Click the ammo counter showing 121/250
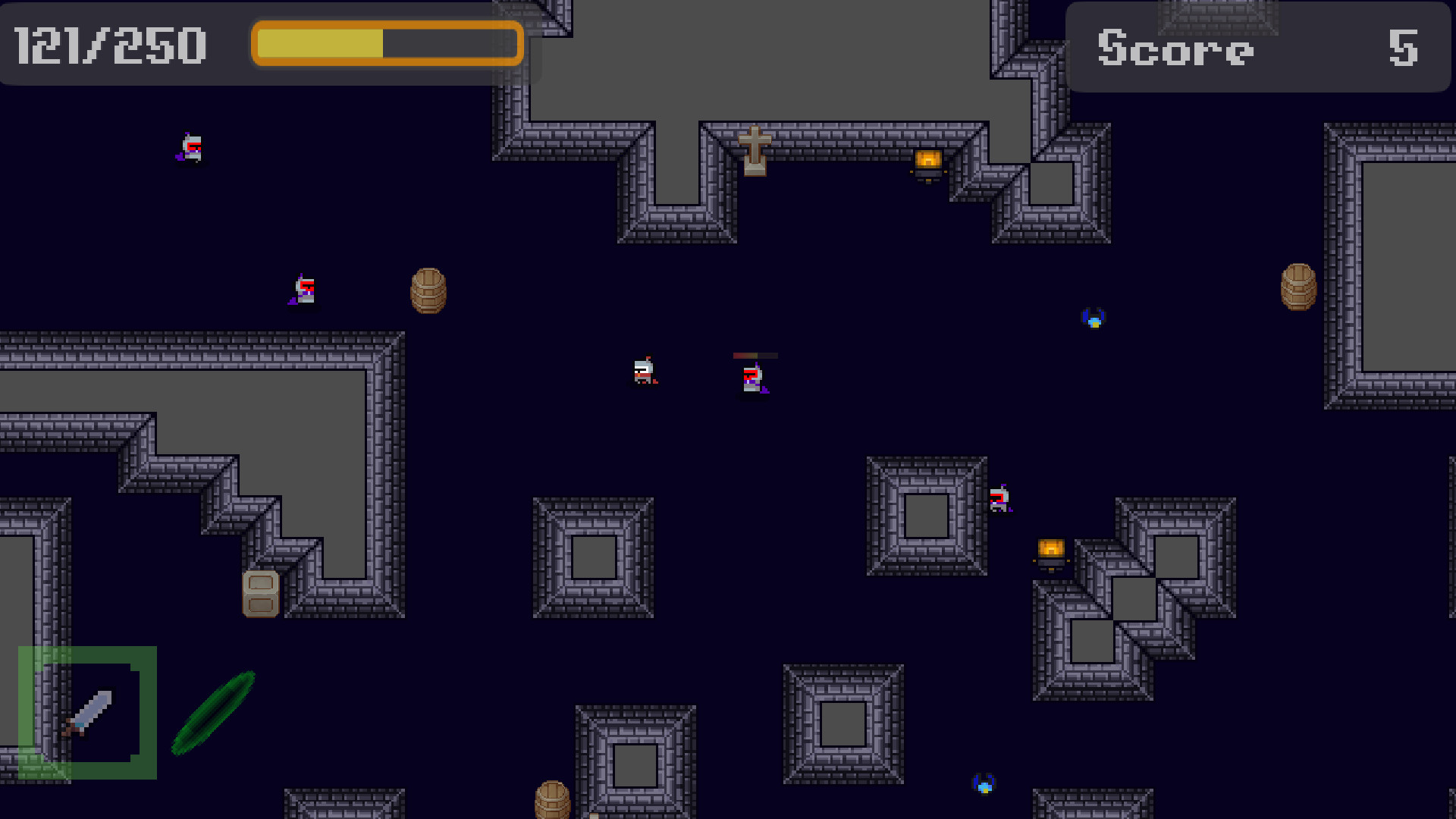Screen dimensions: 1456x819 pos(111,44)
